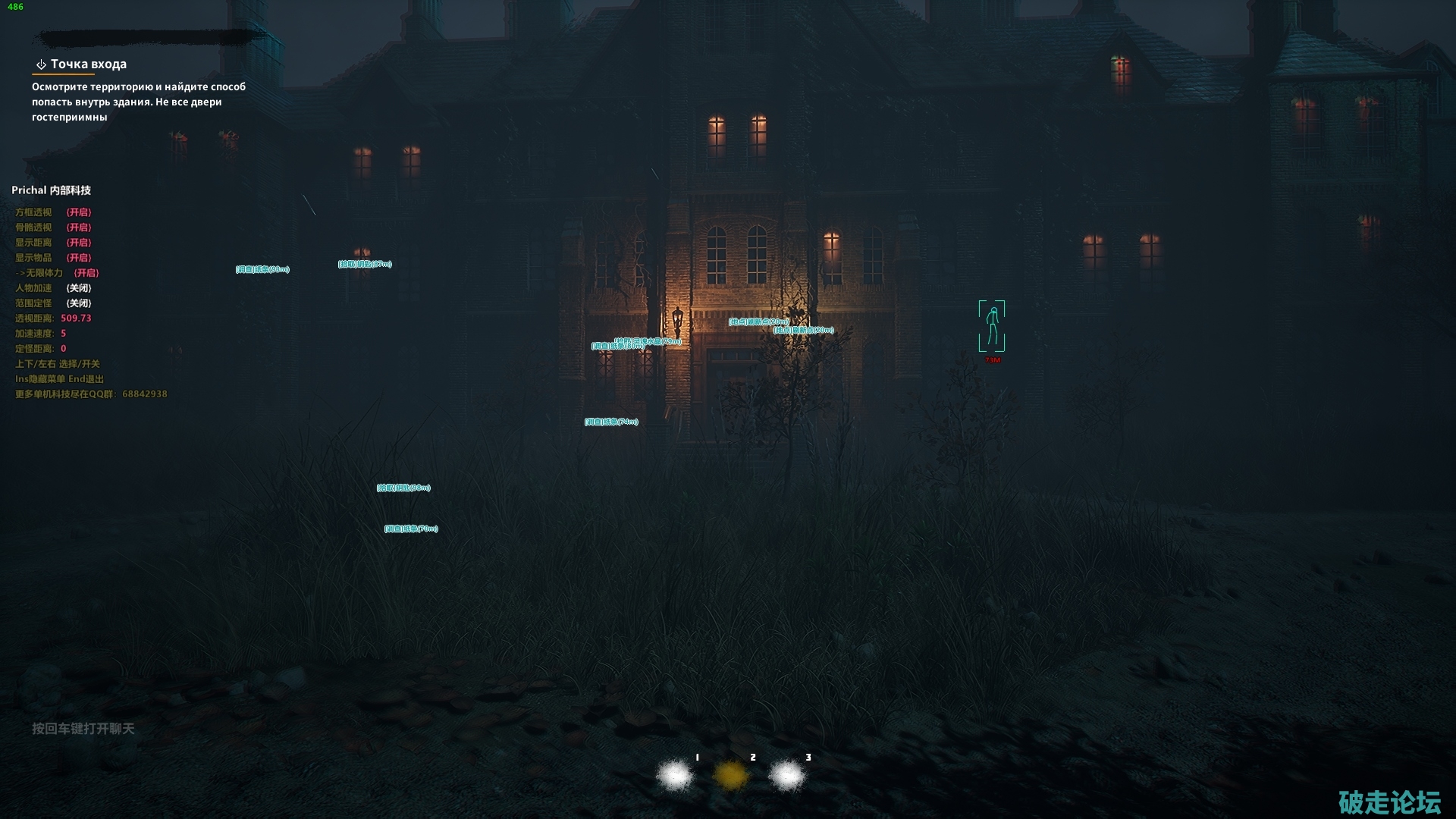This screenshot has width=1456, height=819.
Task: Toggle the 显示距离 overlay option
Action: tap(53, 243)
